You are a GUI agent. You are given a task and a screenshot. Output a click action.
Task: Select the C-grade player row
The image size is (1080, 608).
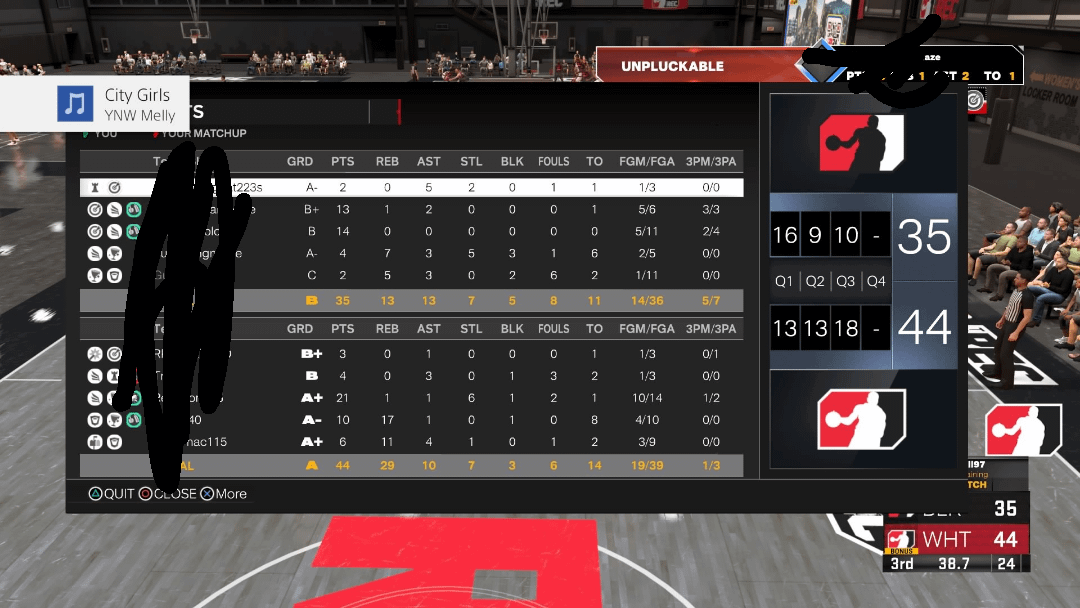[x=412, y=275]
